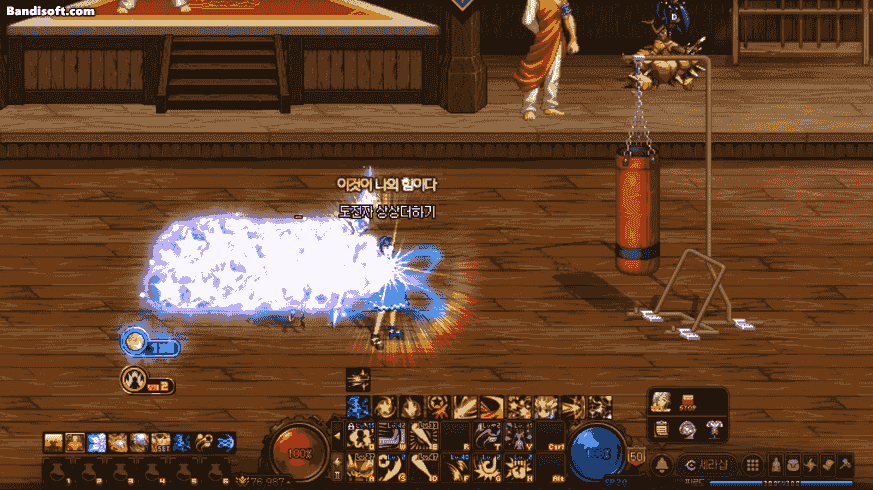Select the character portrait icon in popup

662,402
